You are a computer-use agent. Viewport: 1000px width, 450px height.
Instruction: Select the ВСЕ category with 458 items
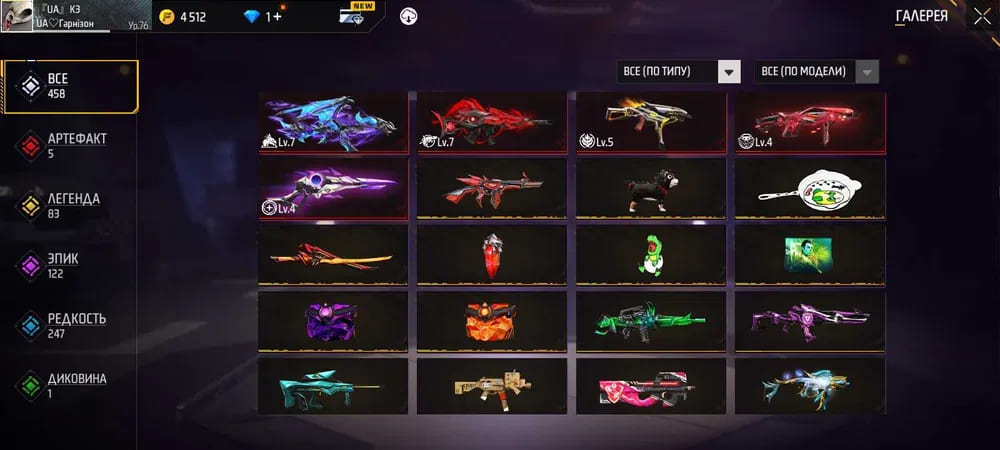coord(70,86)
